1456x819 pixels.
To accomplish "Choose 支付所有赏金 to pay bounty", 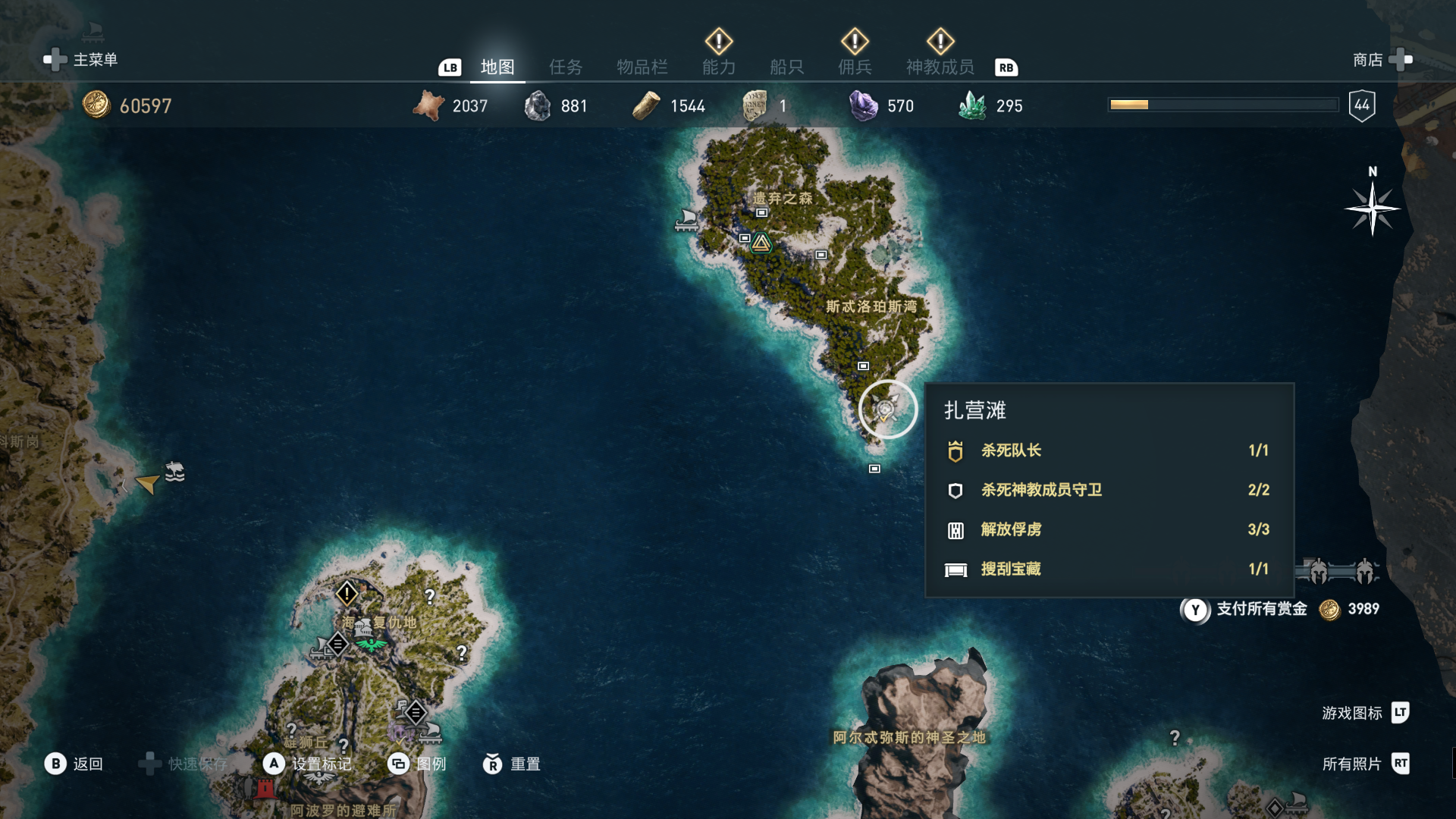I will (1261, 609).
